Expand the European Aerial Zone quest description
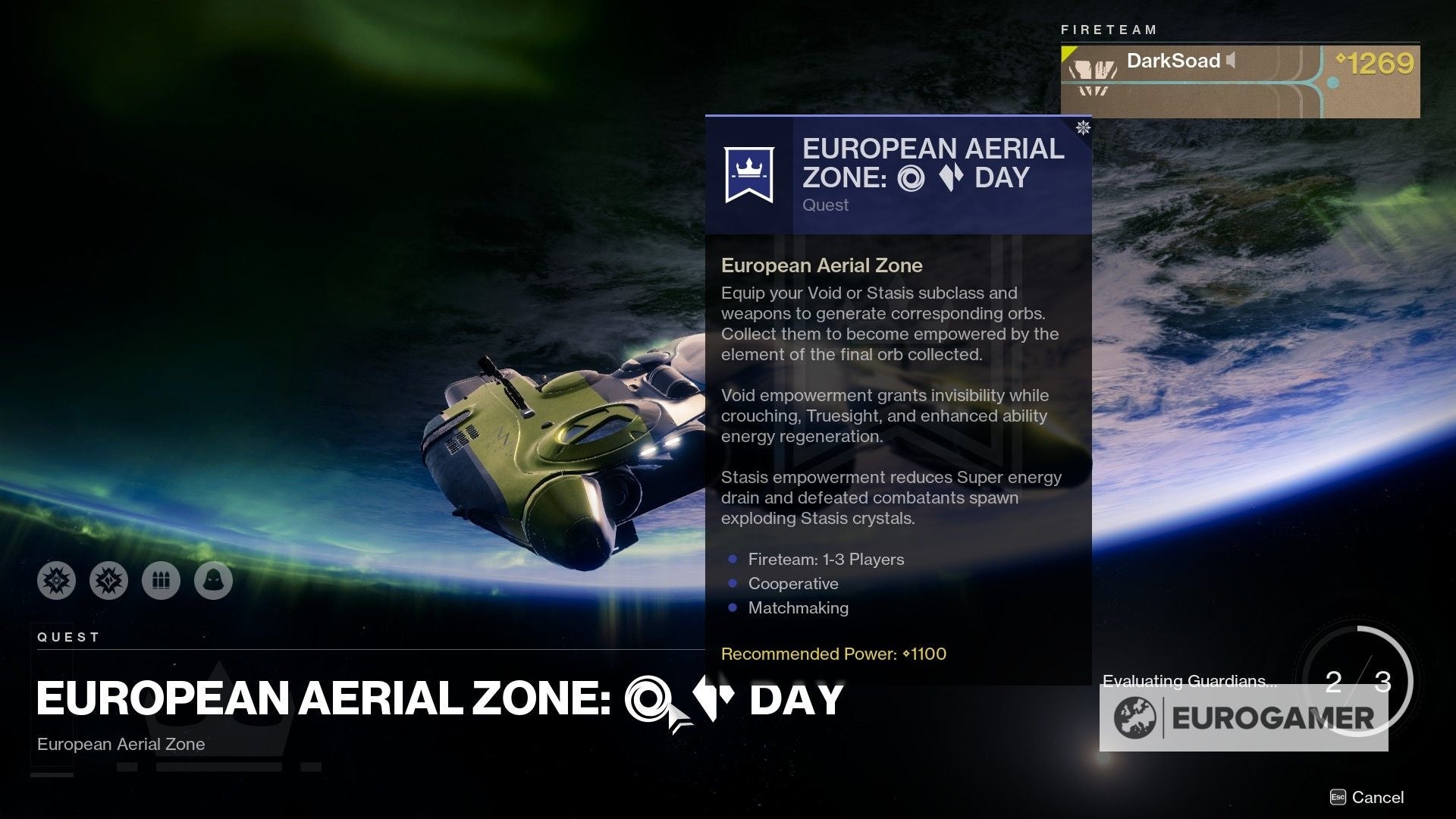Image resolution: width=1456 pixels, height=819 pixels. tap(821, 265)
